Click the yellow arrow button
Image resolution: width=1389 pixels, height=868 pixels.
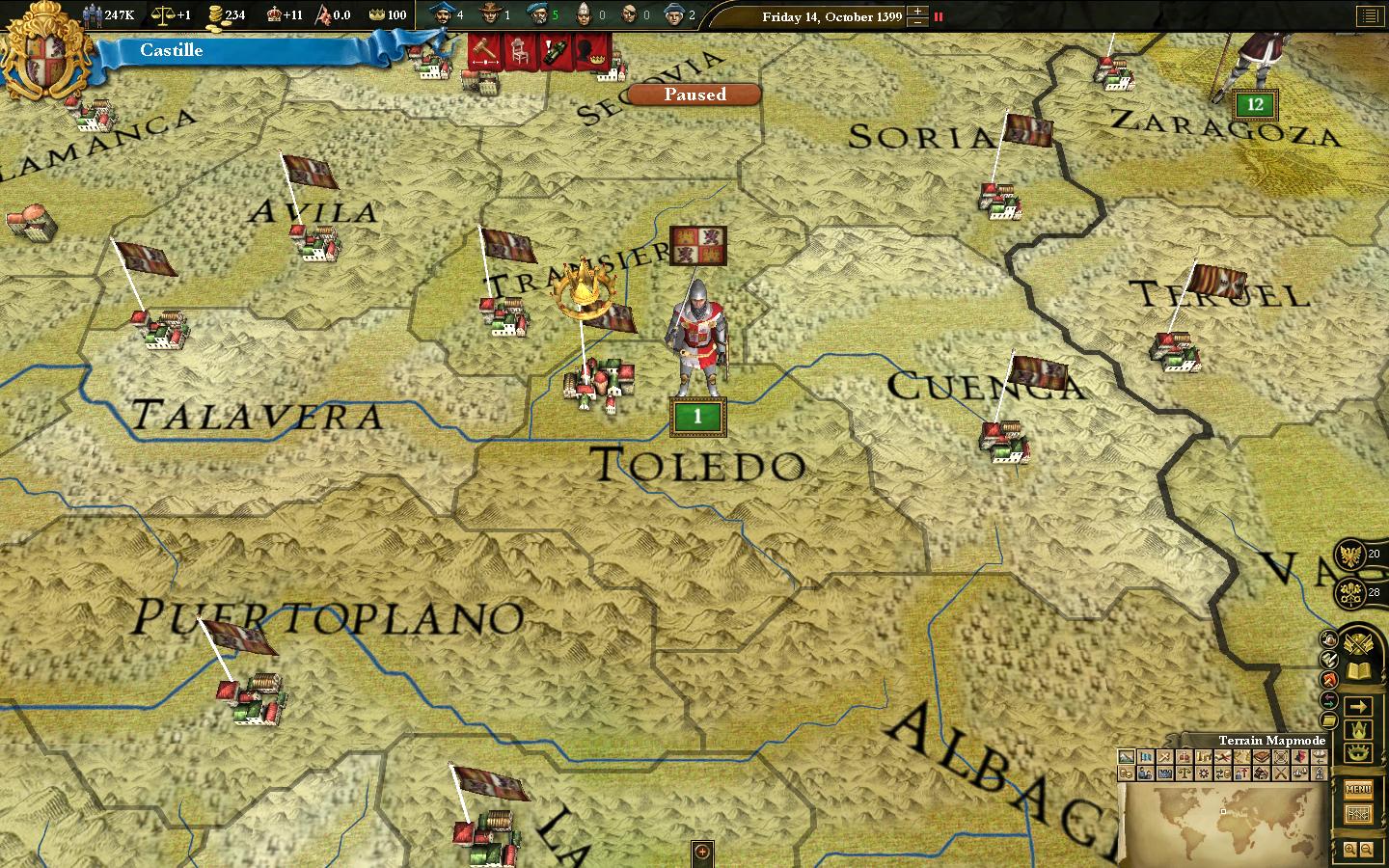tap(1358, 706)
